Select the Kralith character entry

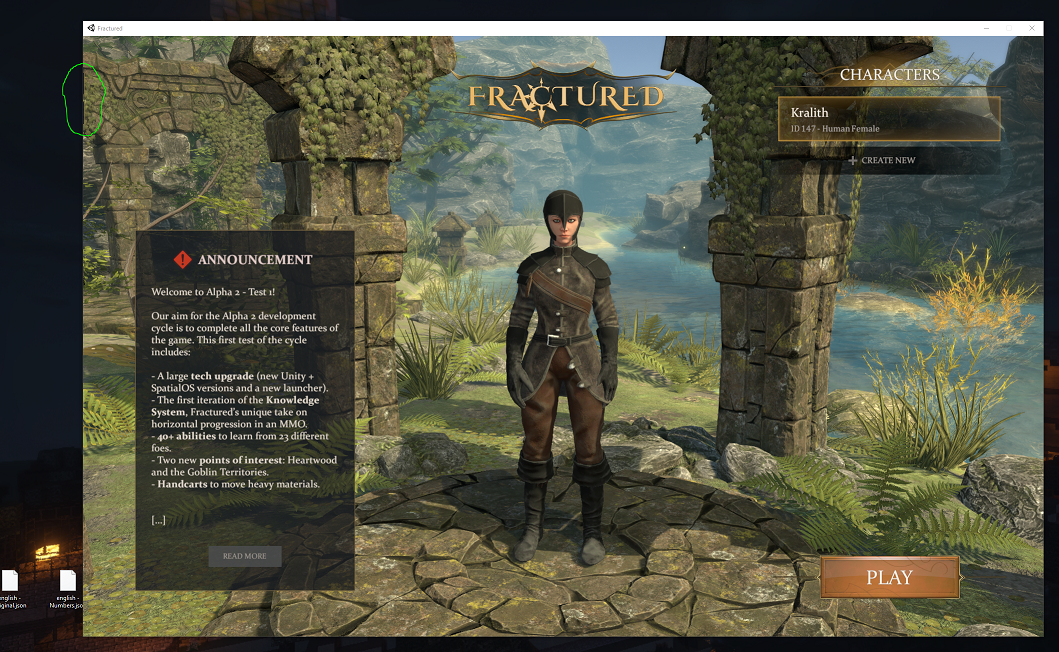pyautogui.click(x=889, y=119)
